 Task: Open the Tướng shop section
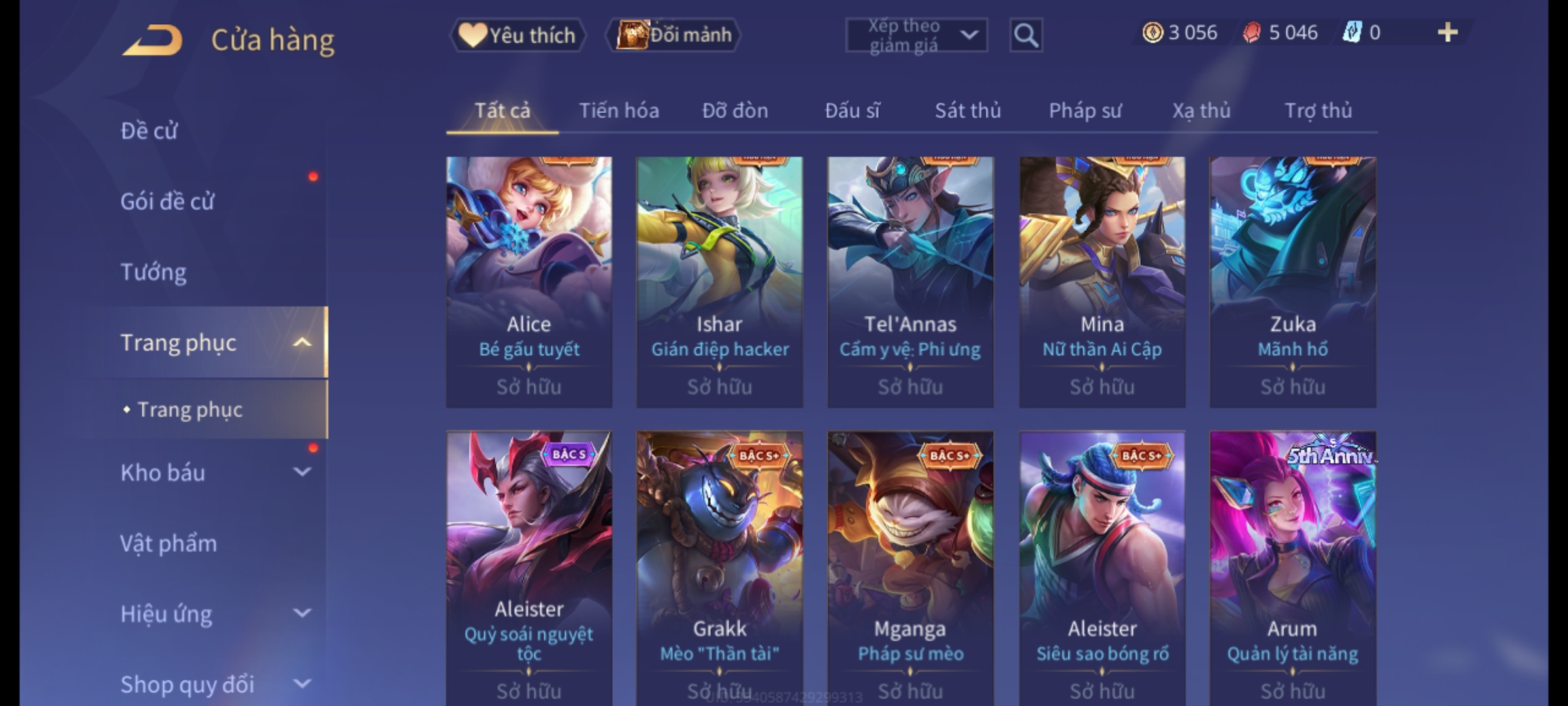point(154,272)
